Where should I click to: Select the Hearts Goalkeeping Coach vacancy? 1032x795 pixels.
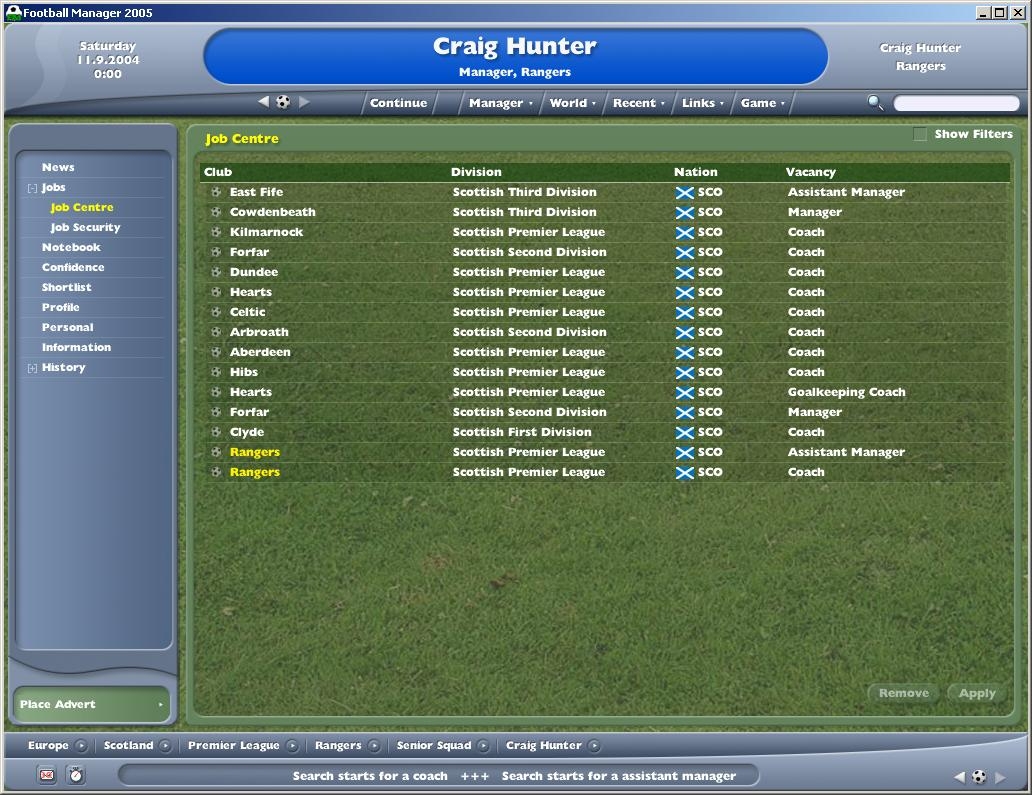[600, 392]
